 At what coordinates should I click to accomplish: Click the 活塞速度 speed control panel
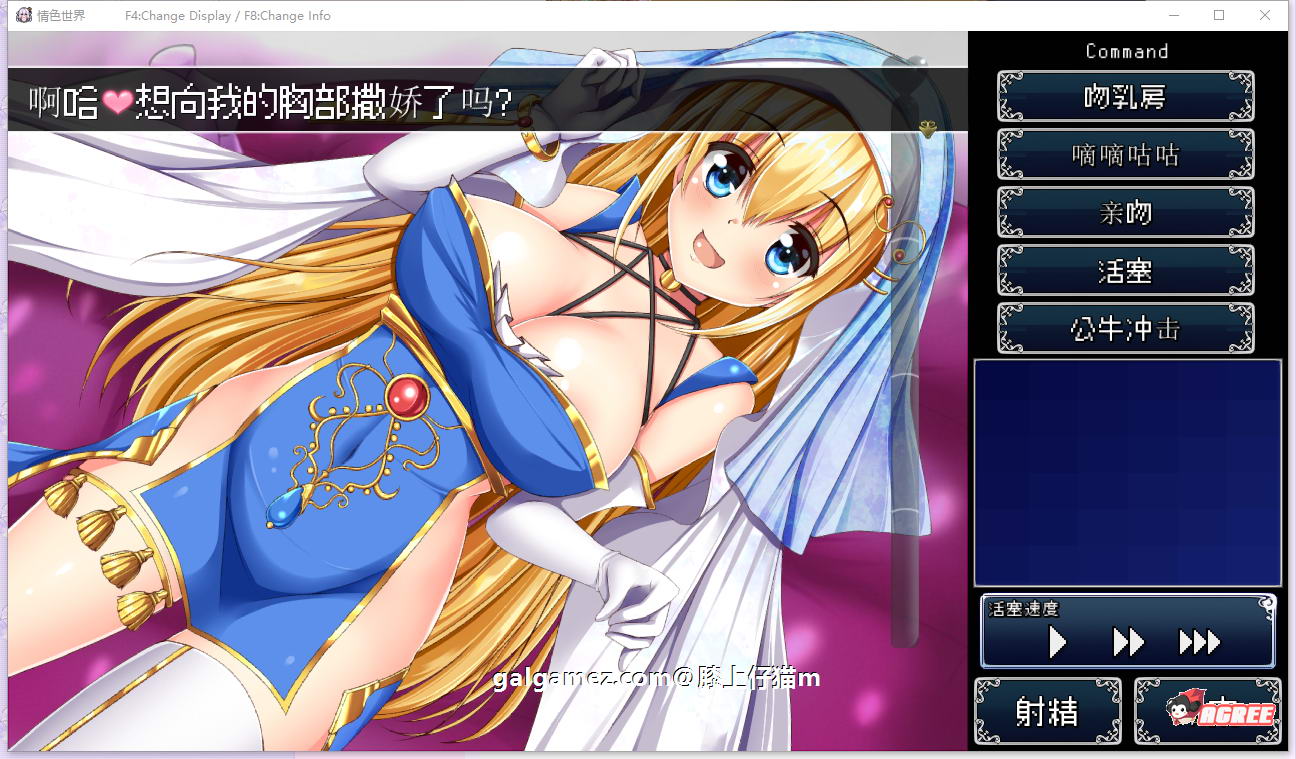[x=1127, y=630]
